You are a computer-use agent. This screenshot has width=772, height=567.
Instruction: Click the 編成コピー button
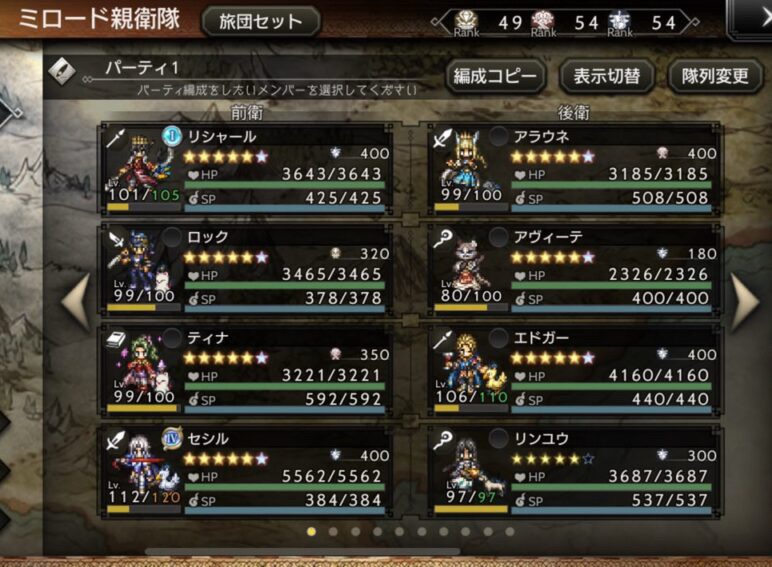point(497,76)
